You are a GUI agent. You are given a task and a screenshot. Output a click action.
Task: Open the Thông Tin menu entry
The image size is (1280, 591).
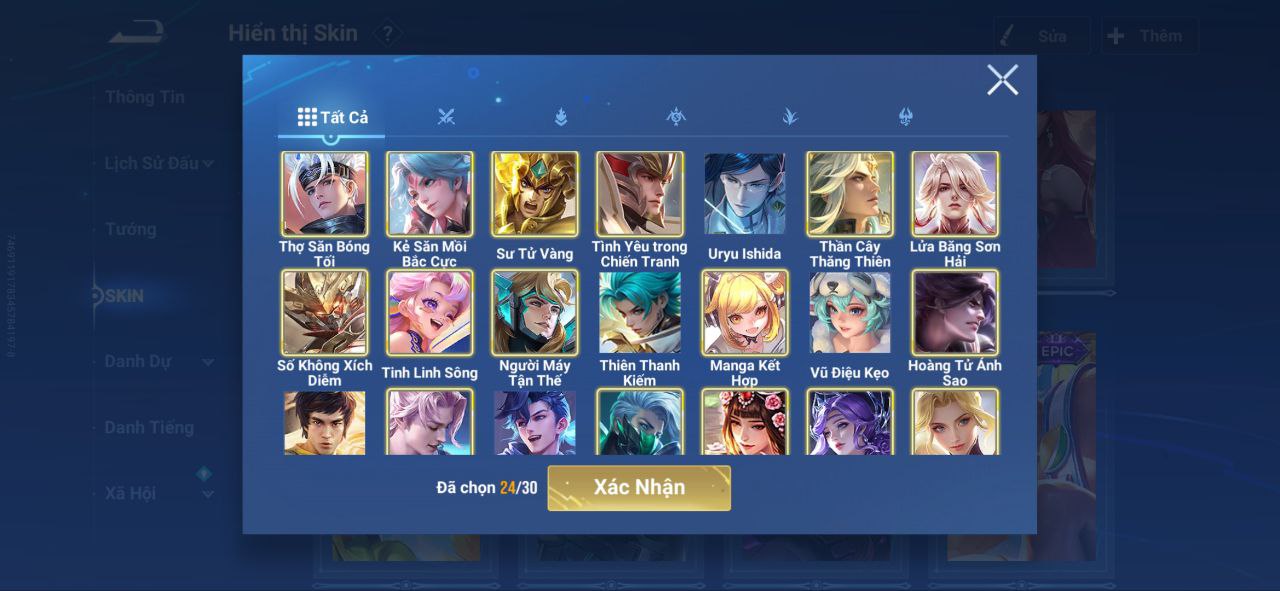[x=145, y=97]
